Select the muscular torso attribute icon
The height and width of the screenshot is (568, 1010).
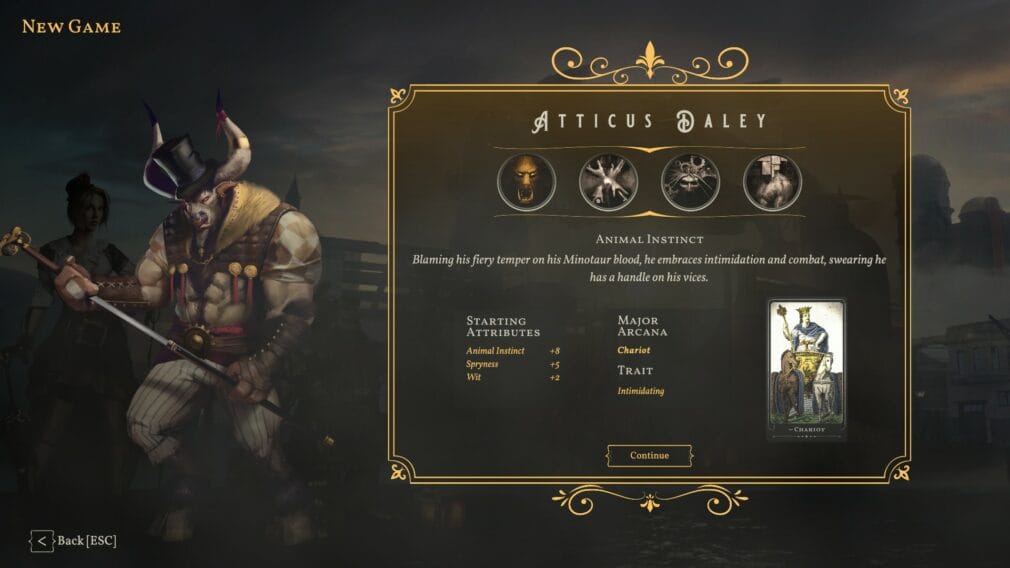[772, 182]
